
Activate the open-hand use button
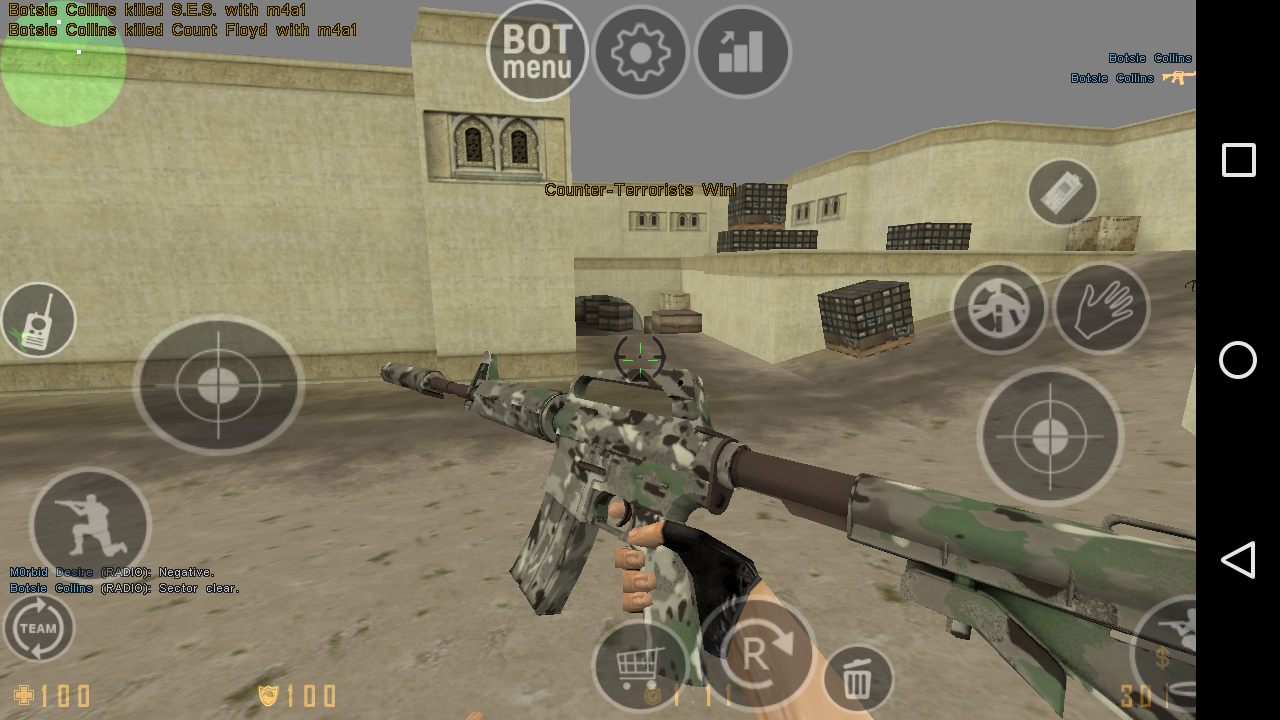pos(1101,308)
